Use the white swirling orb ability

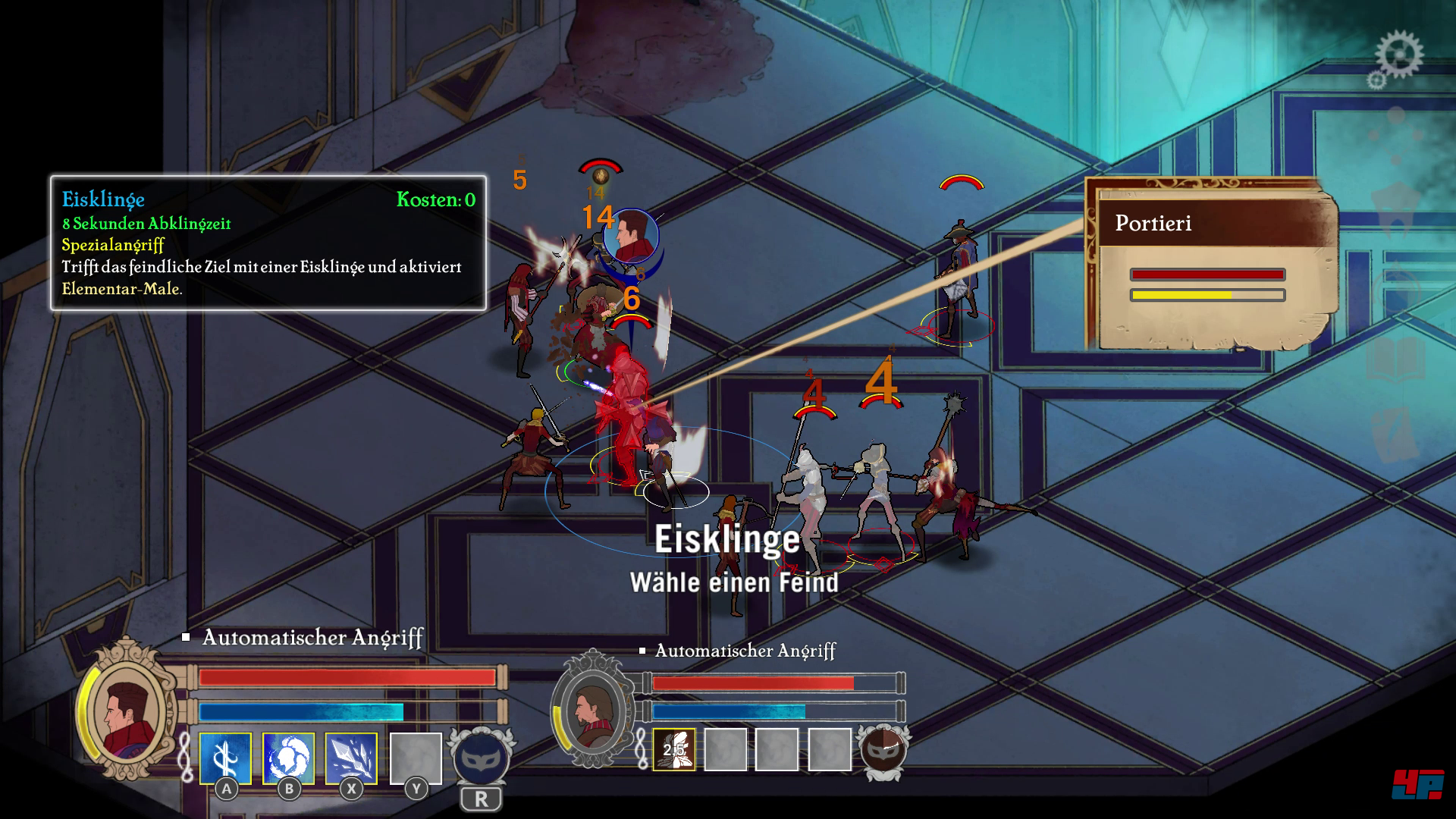[288, 758]
